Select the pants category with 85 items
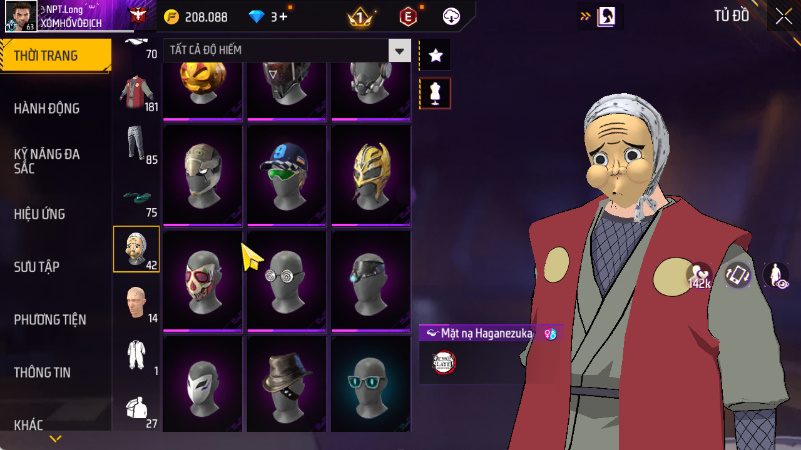The image size is (801, 450). (135, 145)
